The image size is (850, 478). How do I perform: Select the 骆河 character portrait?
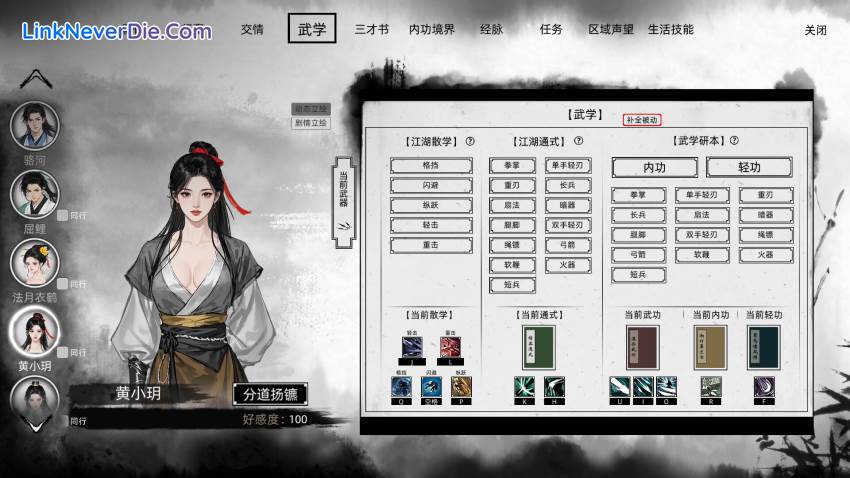click(x=35, y=125)
